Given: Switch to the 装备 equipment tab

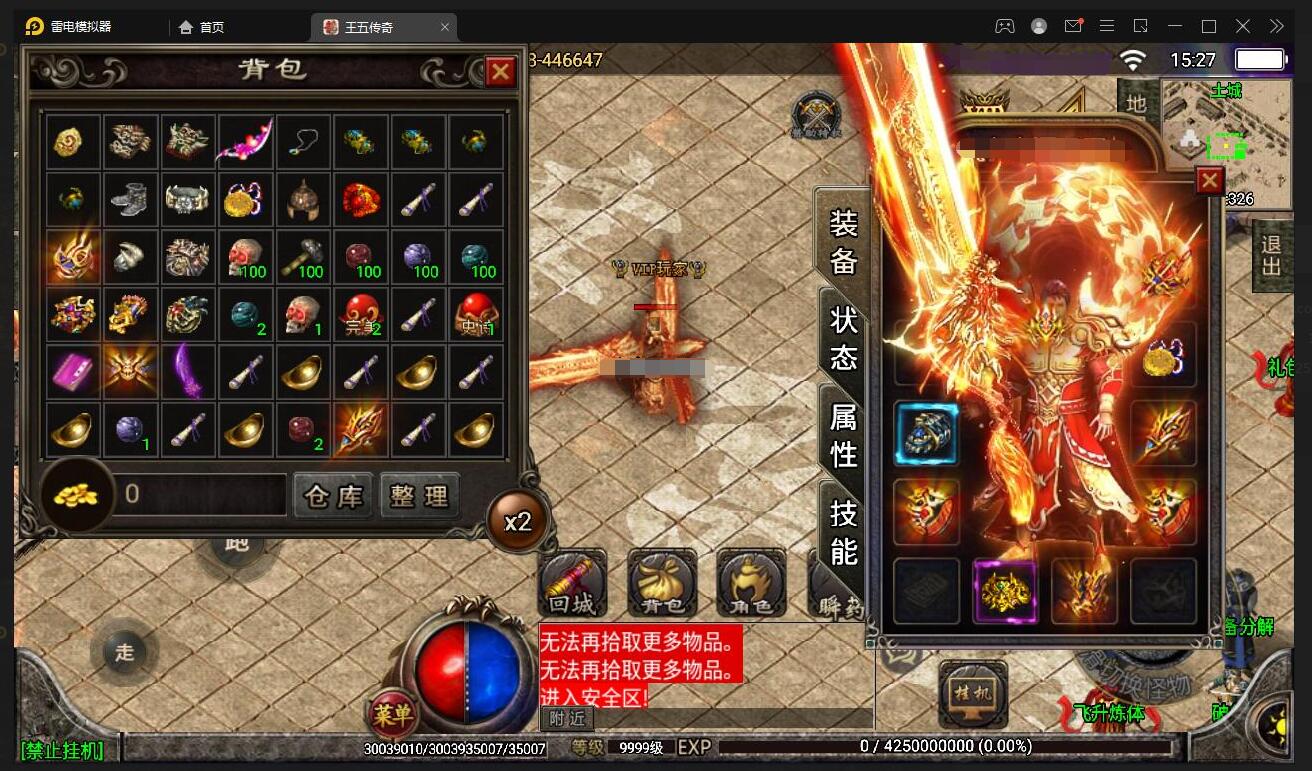Looking at the screenshot, I should pyautogui.click(x=843, y=241).
